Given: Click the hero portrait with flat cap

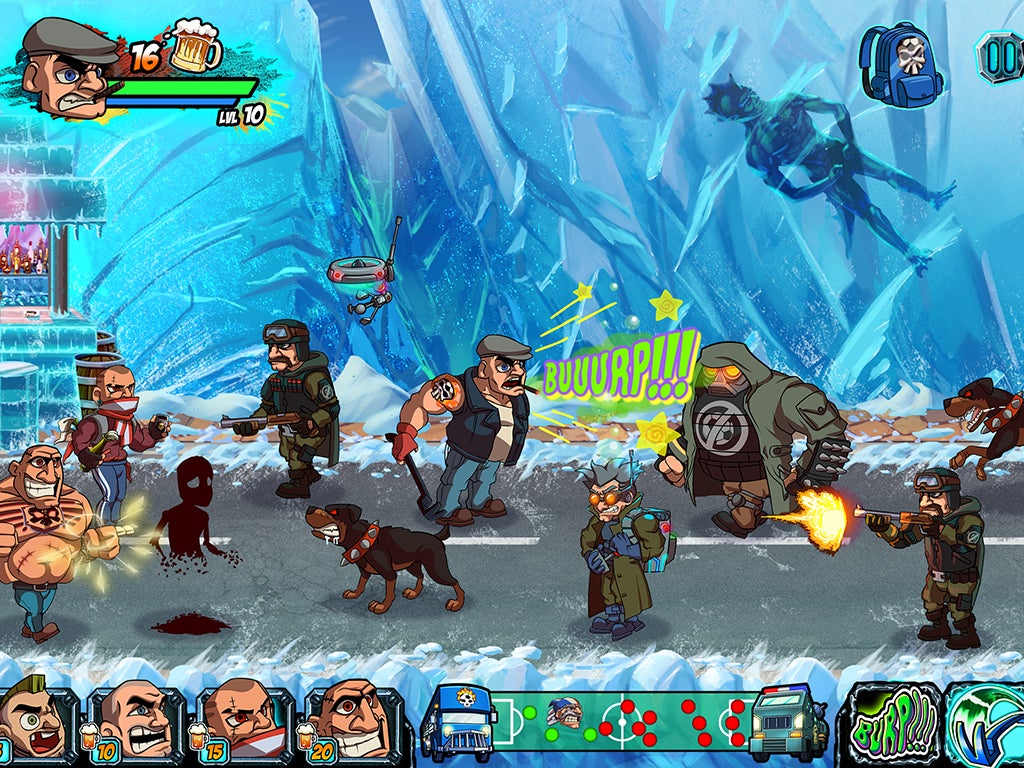Looking at the screenshot, I should (x=68, y=68).
